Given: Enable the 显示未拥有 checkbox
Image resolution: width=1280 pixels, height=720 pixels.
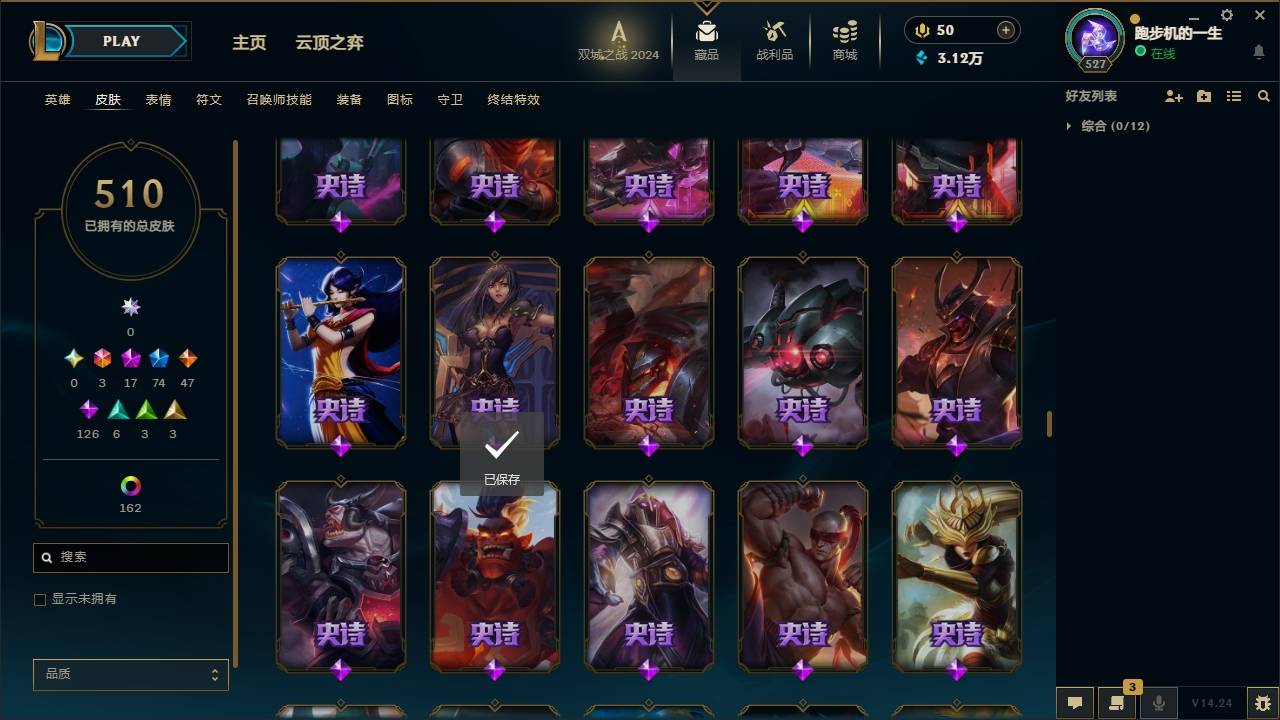Looking at the screenshot, I should pyautogui.click(x=40, y=600).
